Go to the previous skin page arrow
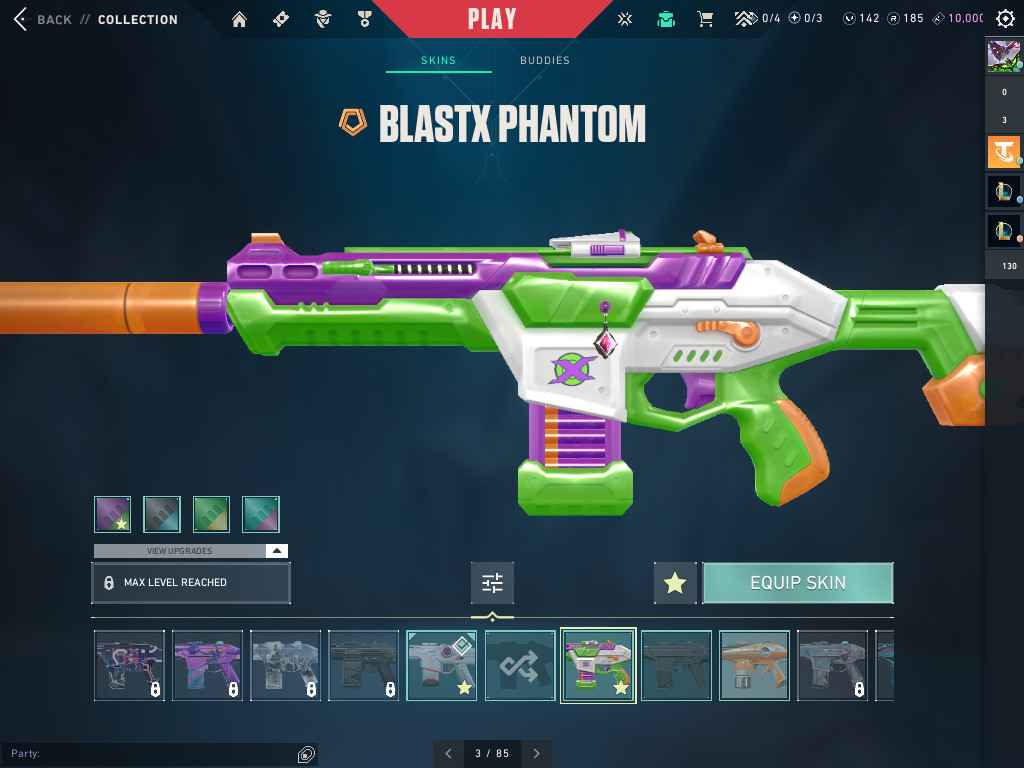Screen dimensions: 1024x768 click(x=448, y=753)
